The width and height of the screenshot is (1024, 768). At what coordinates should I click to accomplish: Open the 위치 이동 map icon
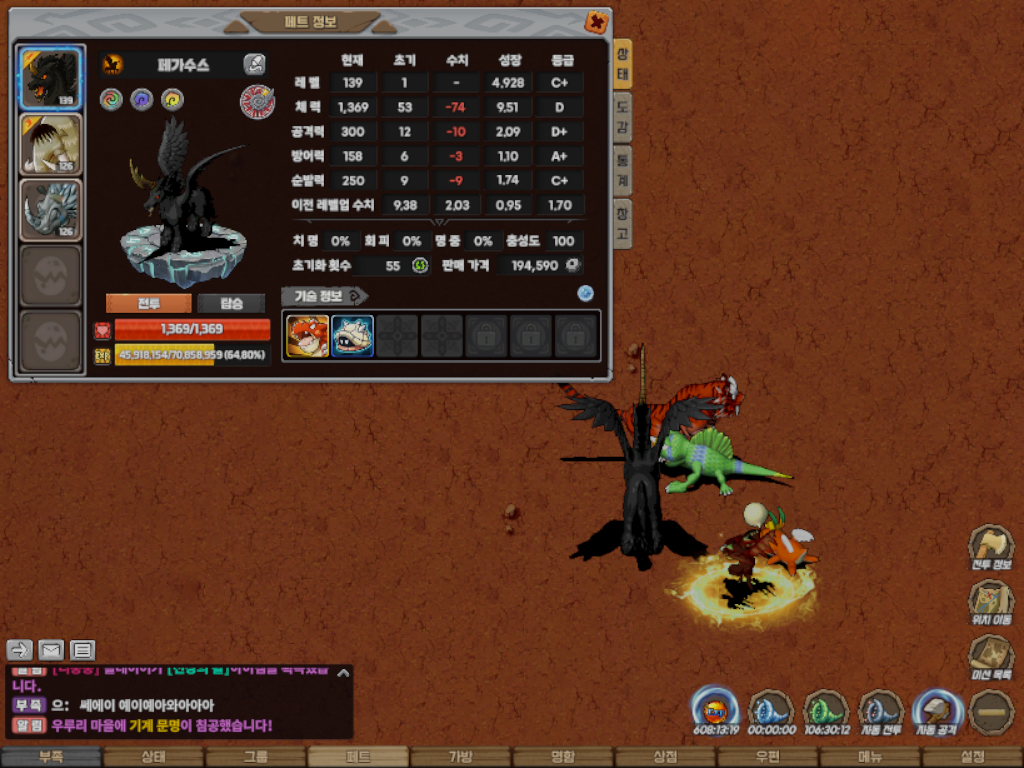(x=990, y=603)
